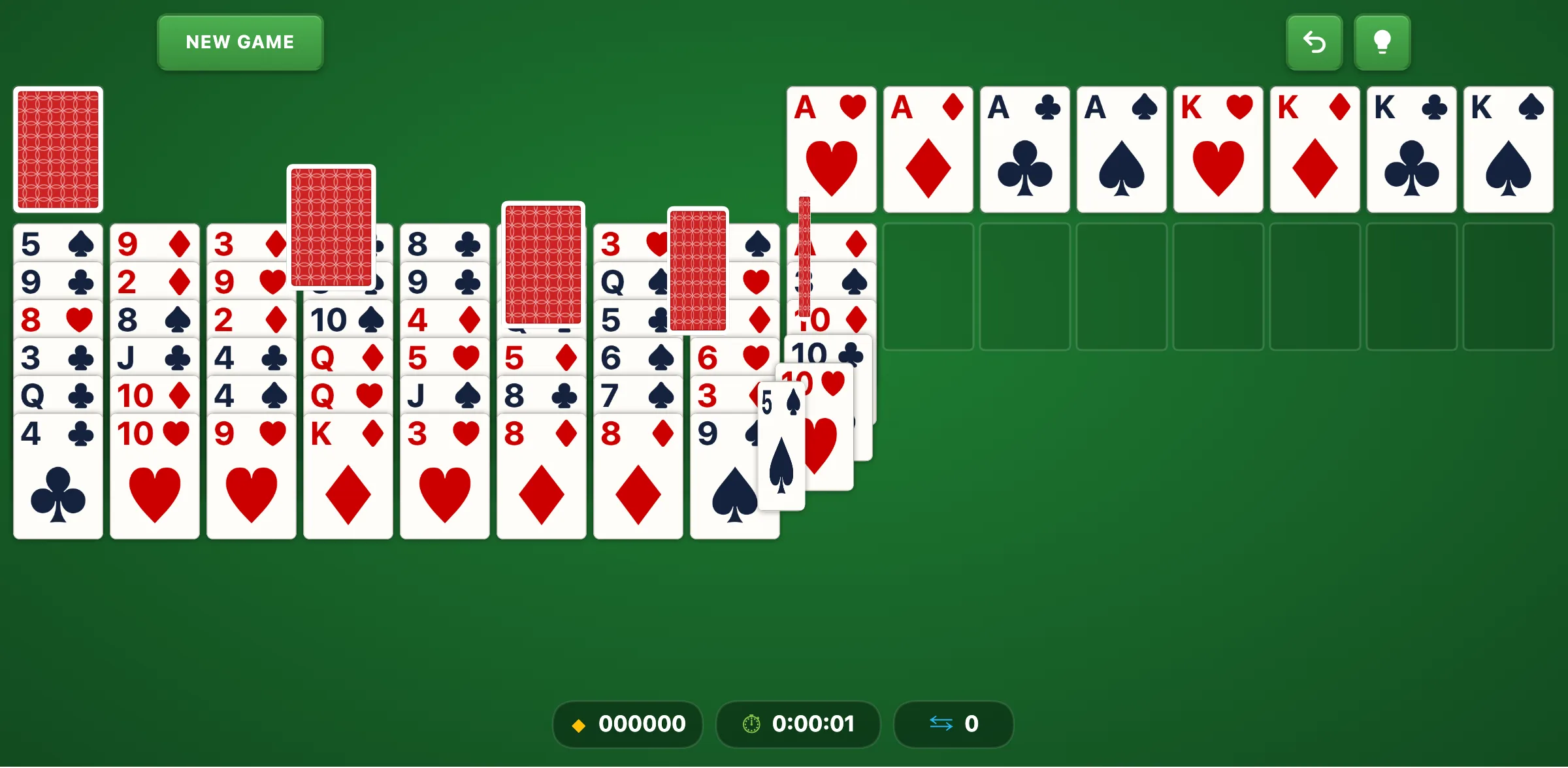Viewport: 1568px width, 768px height.
Task: Click the undo arrow icon
Action: coord(1315,42)
